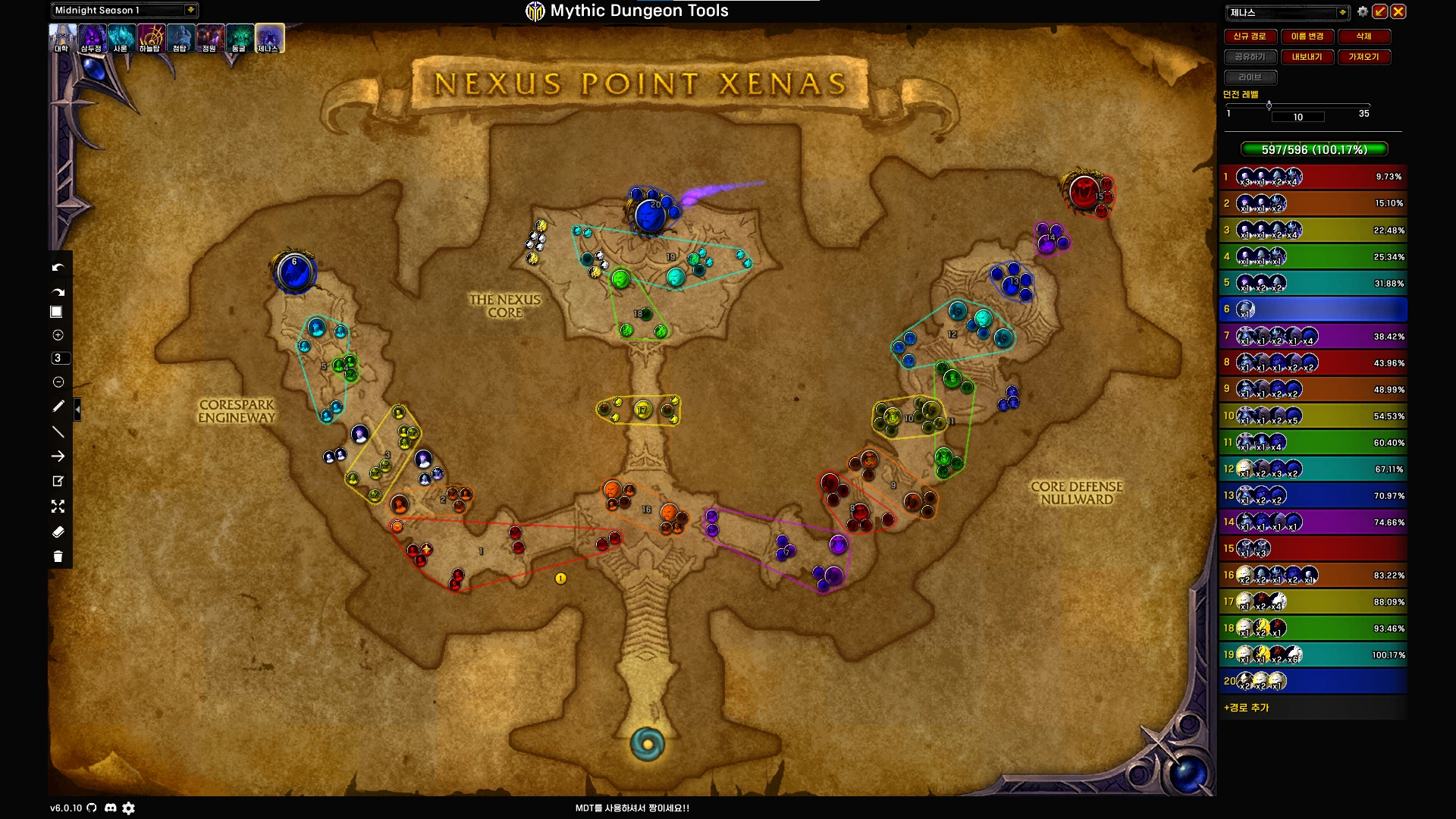Undo the last drawing action
The height and width of the screenshot is (819, 1456).
(x=58, y=267)
